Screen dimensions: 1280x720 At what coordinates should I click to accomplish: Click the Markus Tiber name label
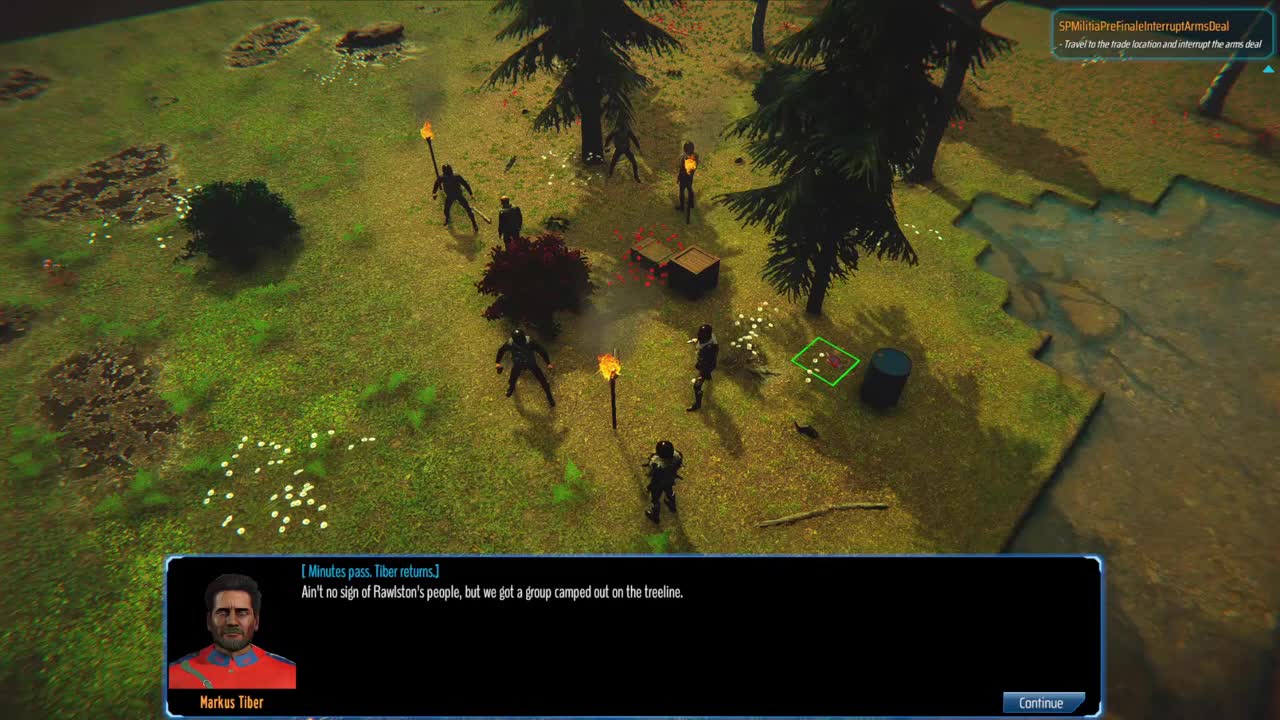tap(232, 703)
